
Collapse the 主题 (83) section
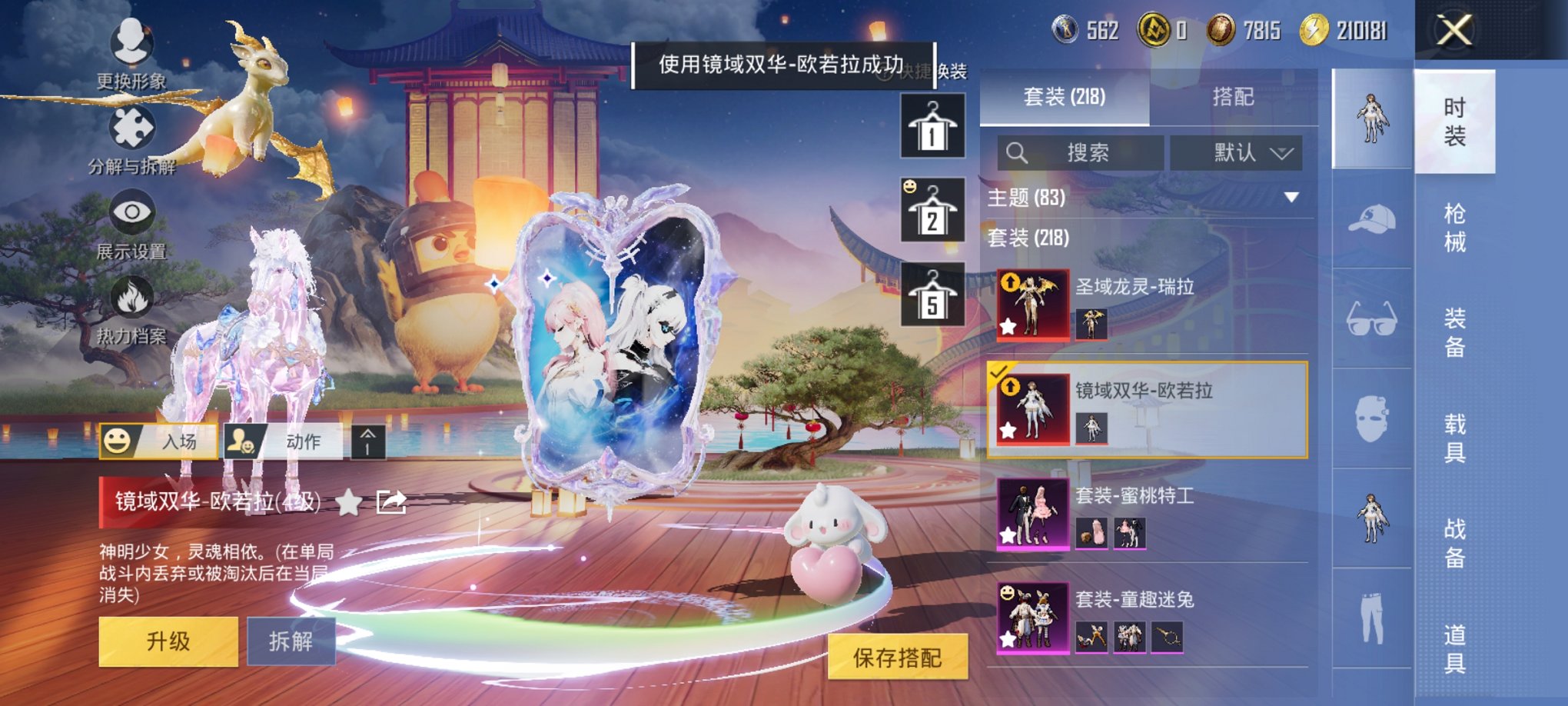click(x=1291, y=198)
